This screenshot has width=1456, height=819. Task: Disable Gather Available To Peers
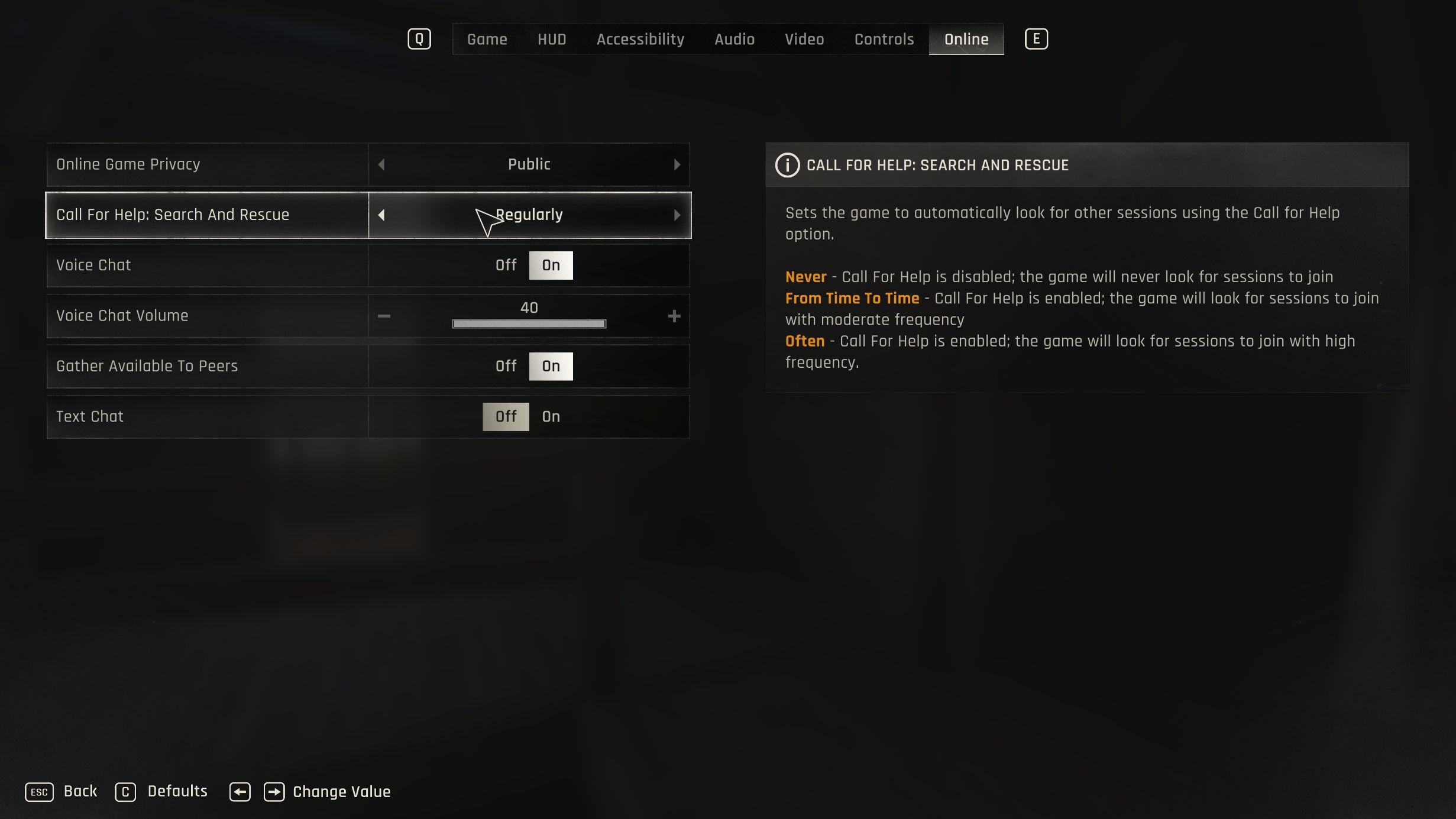click(506, 366)
